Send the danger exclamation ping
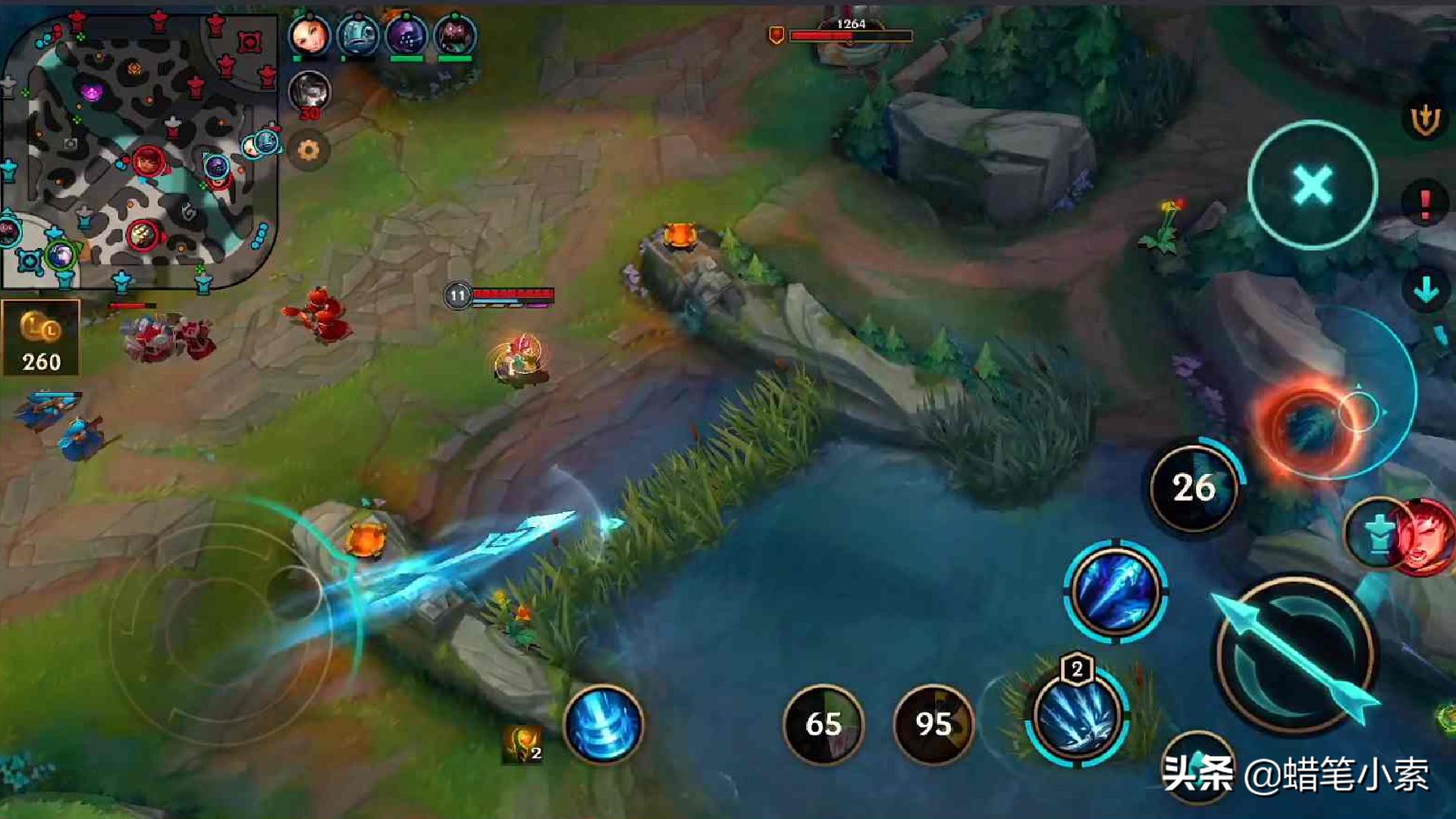This screenshot has height=819, width=1456. pyautogui.click(x=1426, y=199)
